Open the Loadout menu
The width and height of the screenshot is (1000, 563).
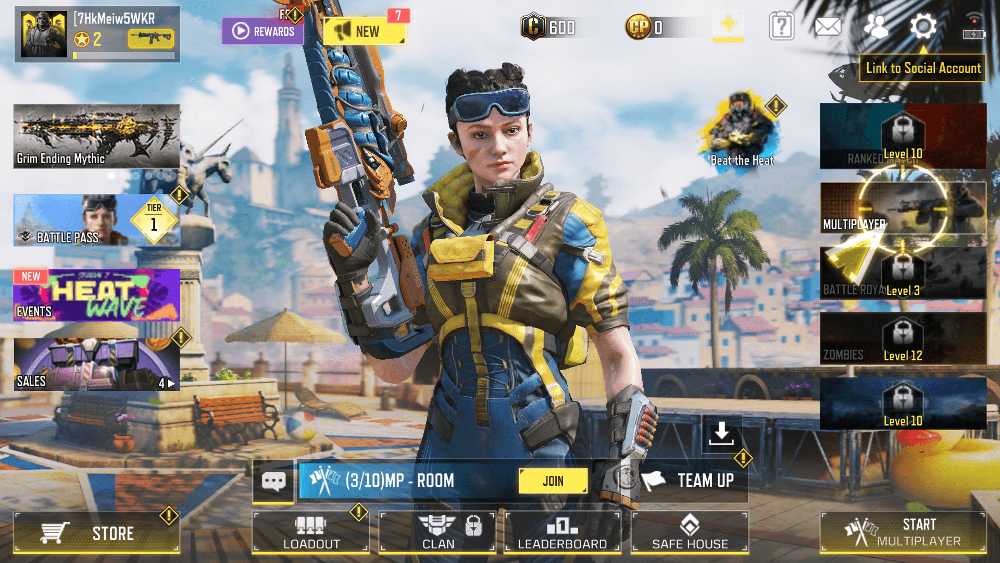[x=310, y=533]
